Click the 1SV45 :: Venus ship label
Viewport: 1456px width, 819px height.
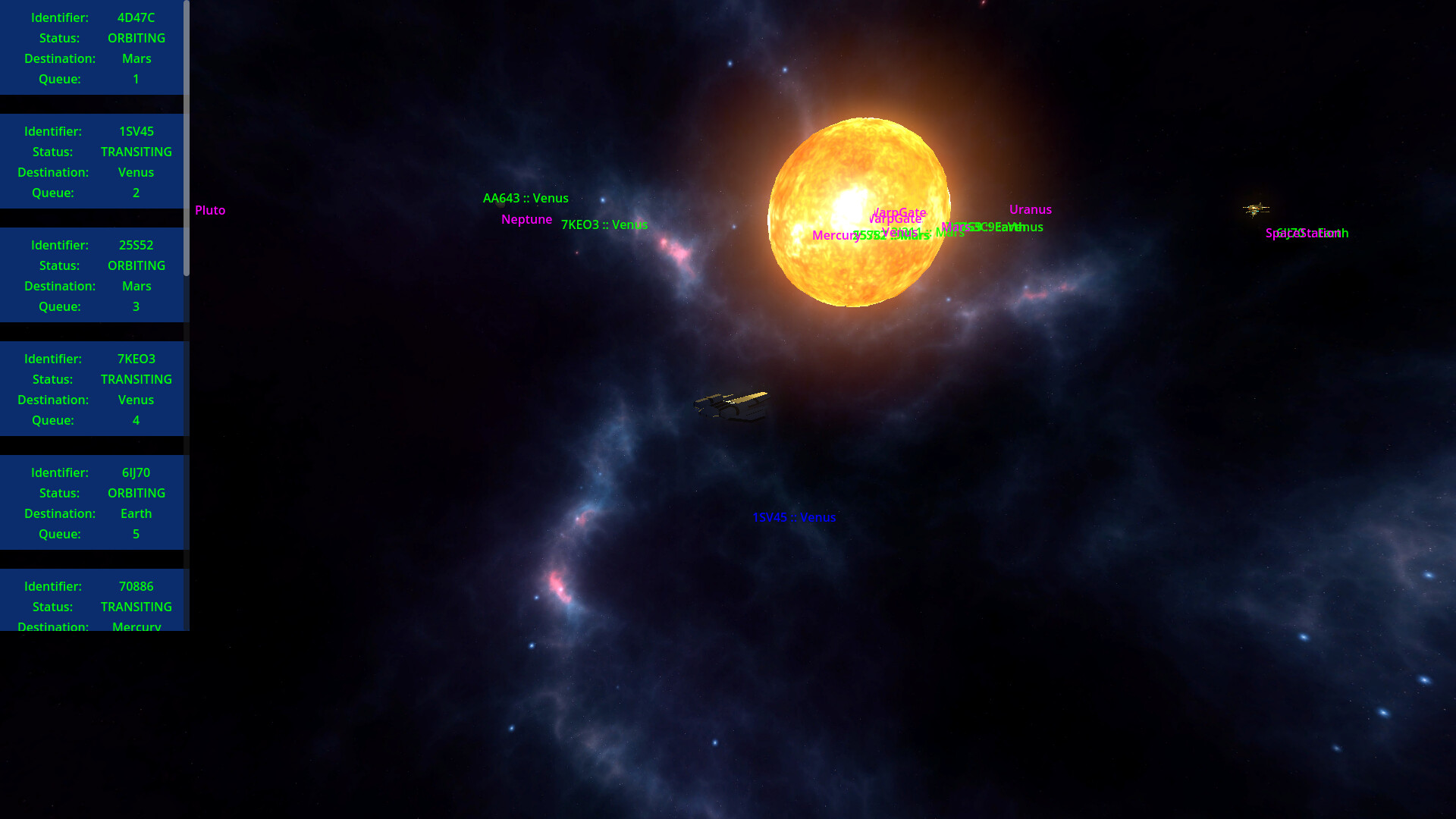(x=794, y=517)
